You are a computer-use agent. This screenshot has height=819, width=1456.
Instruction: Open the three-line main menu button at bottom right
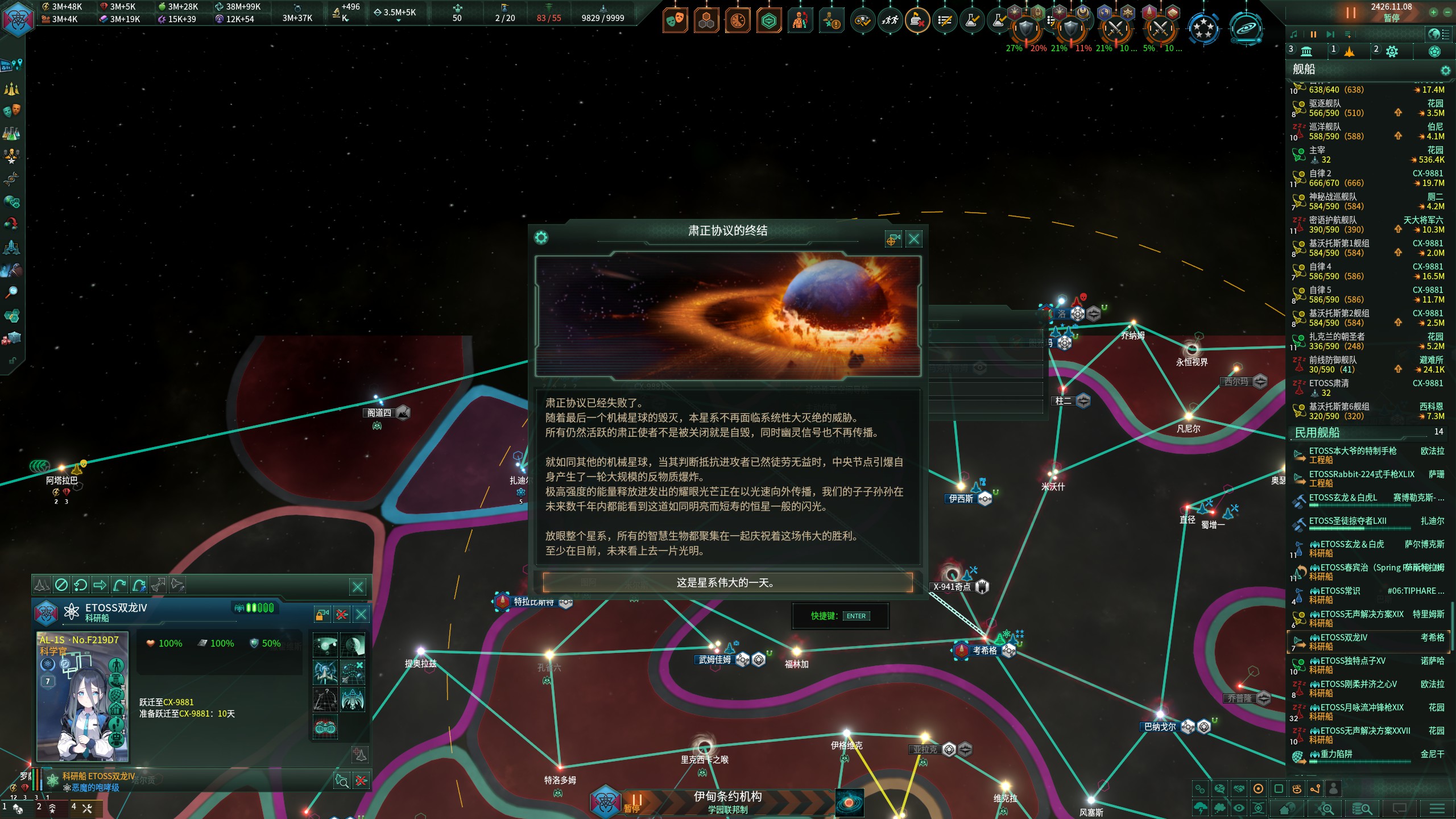(1437, 808)
